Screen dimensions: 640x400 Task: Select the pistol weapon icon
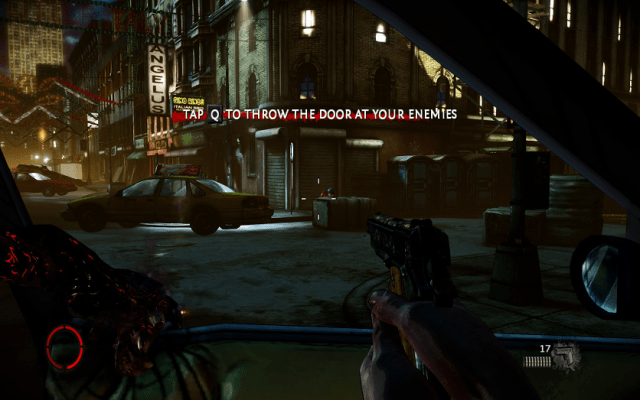pos(567,355)
